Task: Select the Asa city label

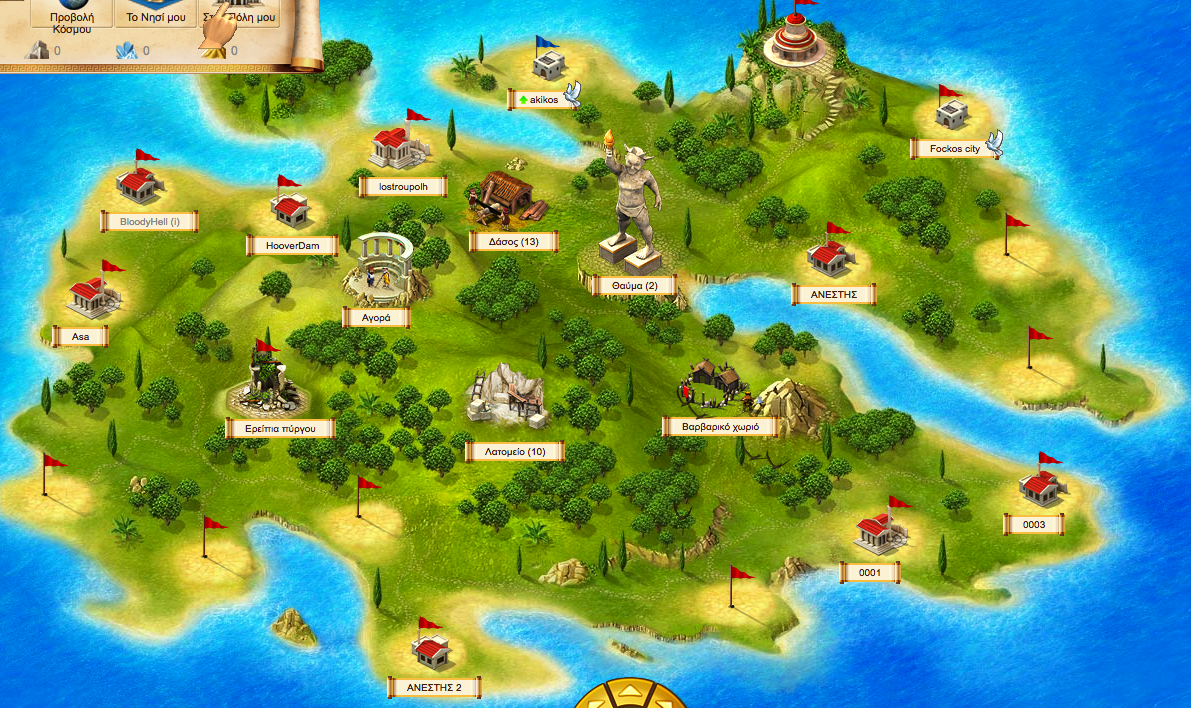Action: (x=80, y=337)
